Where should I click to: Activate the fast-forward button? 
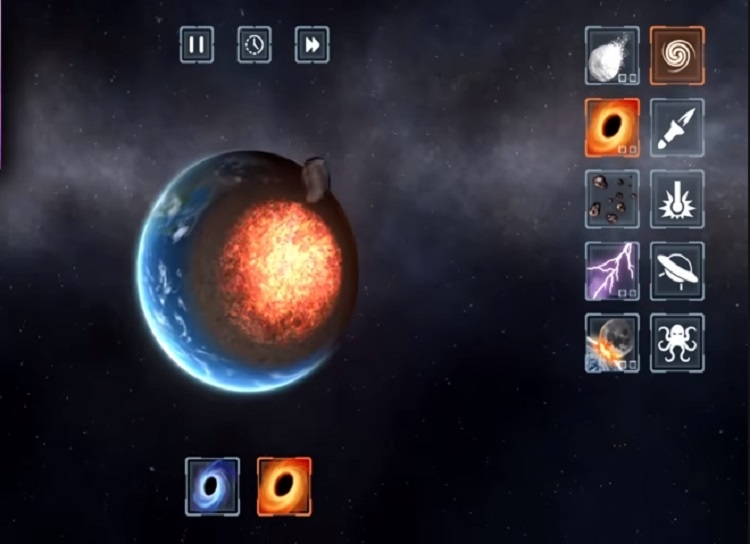tap(312, 45)
